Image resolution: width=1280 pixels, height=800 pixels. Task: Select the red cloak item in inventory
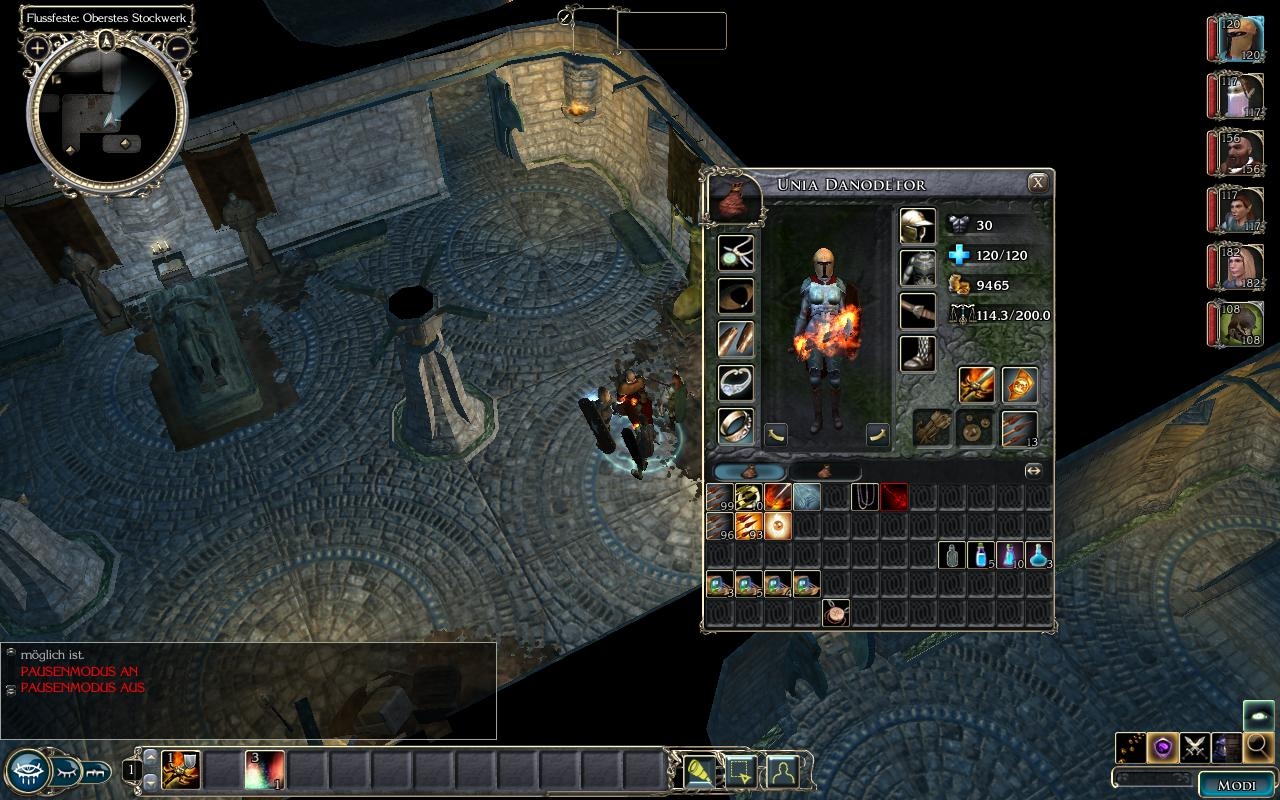point(894,496)
